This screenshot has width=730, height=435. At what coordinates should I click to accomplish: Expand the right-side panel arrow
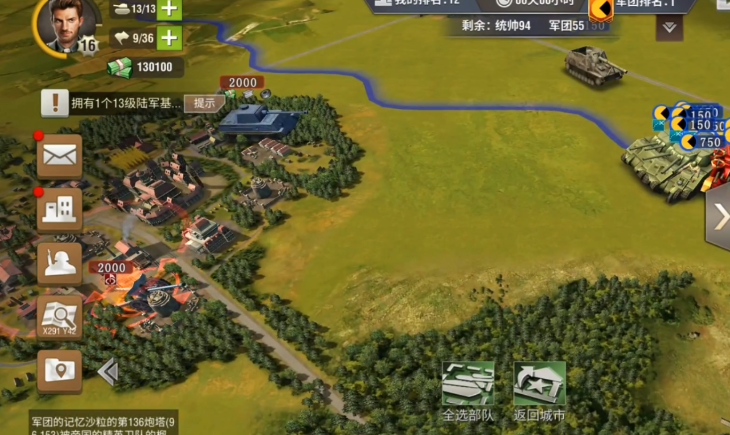coord(718,217)
